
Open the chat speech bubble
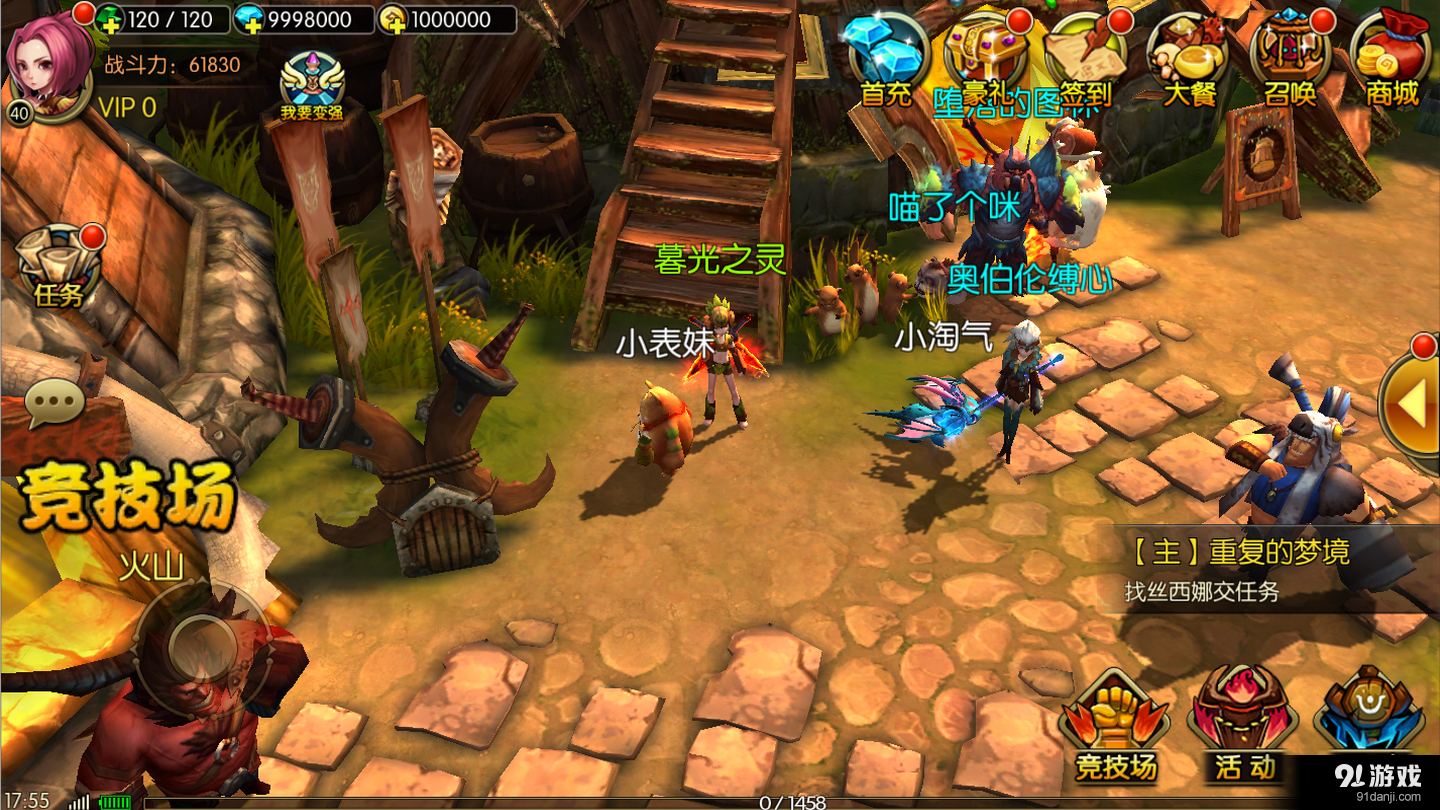55,404
